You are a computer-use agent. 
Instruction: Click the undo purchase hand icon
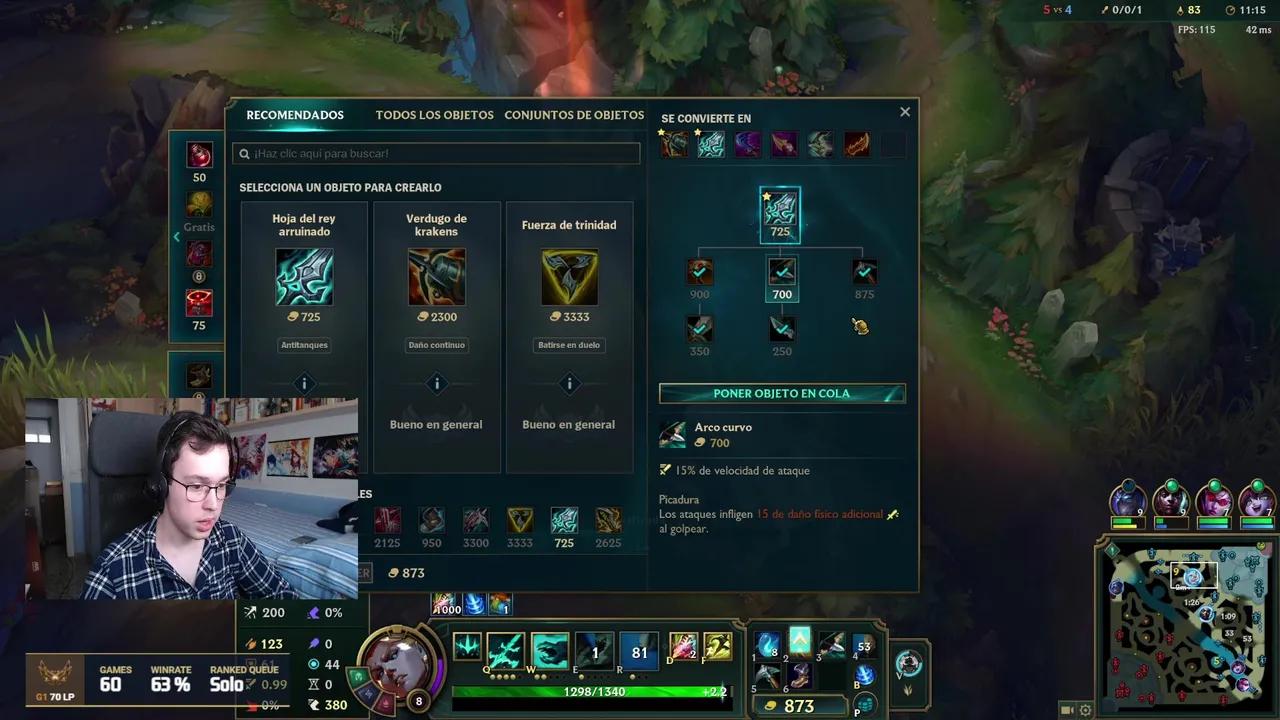point(860,326)
